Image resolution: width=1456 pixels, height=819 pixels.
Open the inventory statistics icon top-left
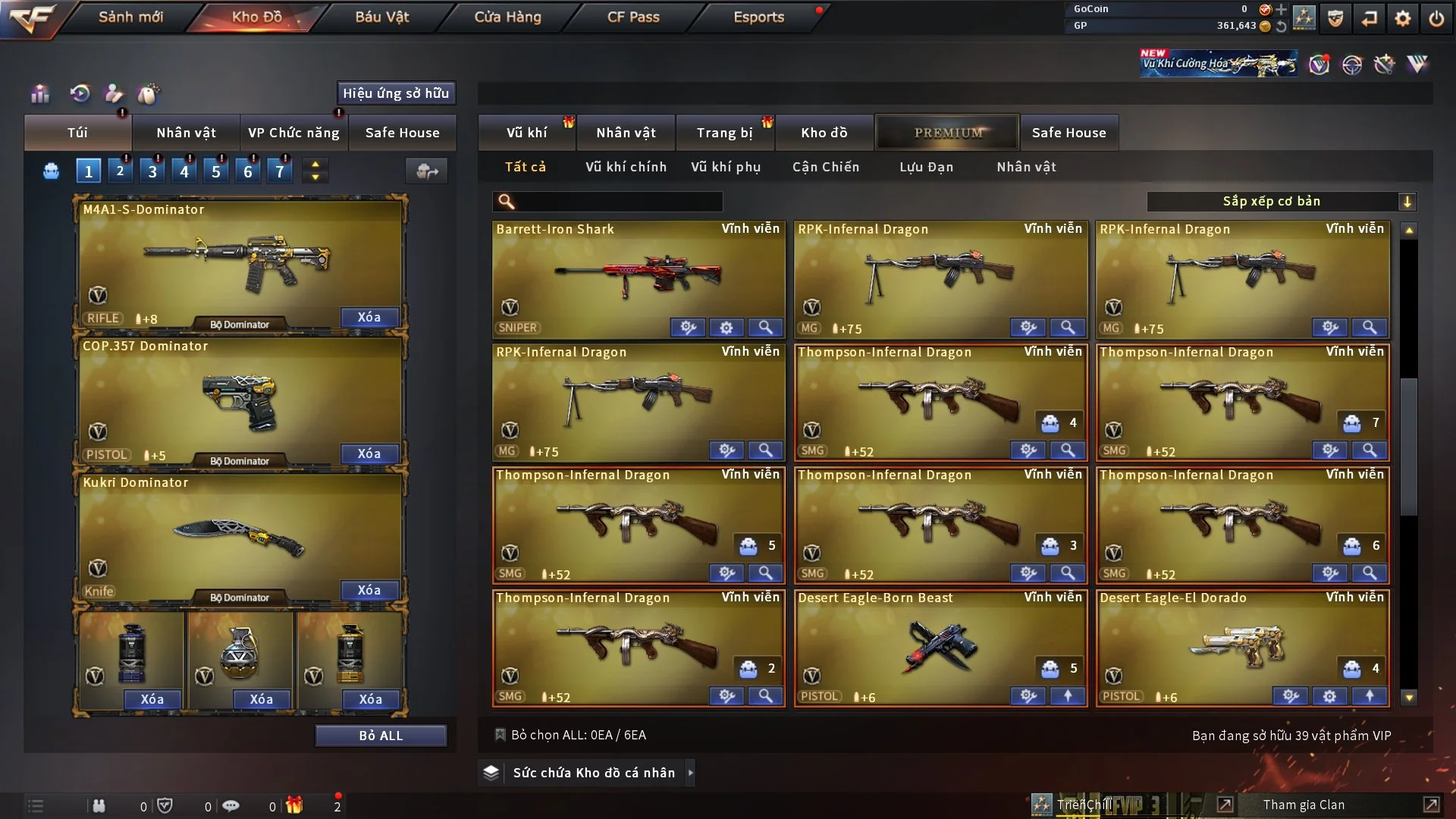click(x=39, y=93)
